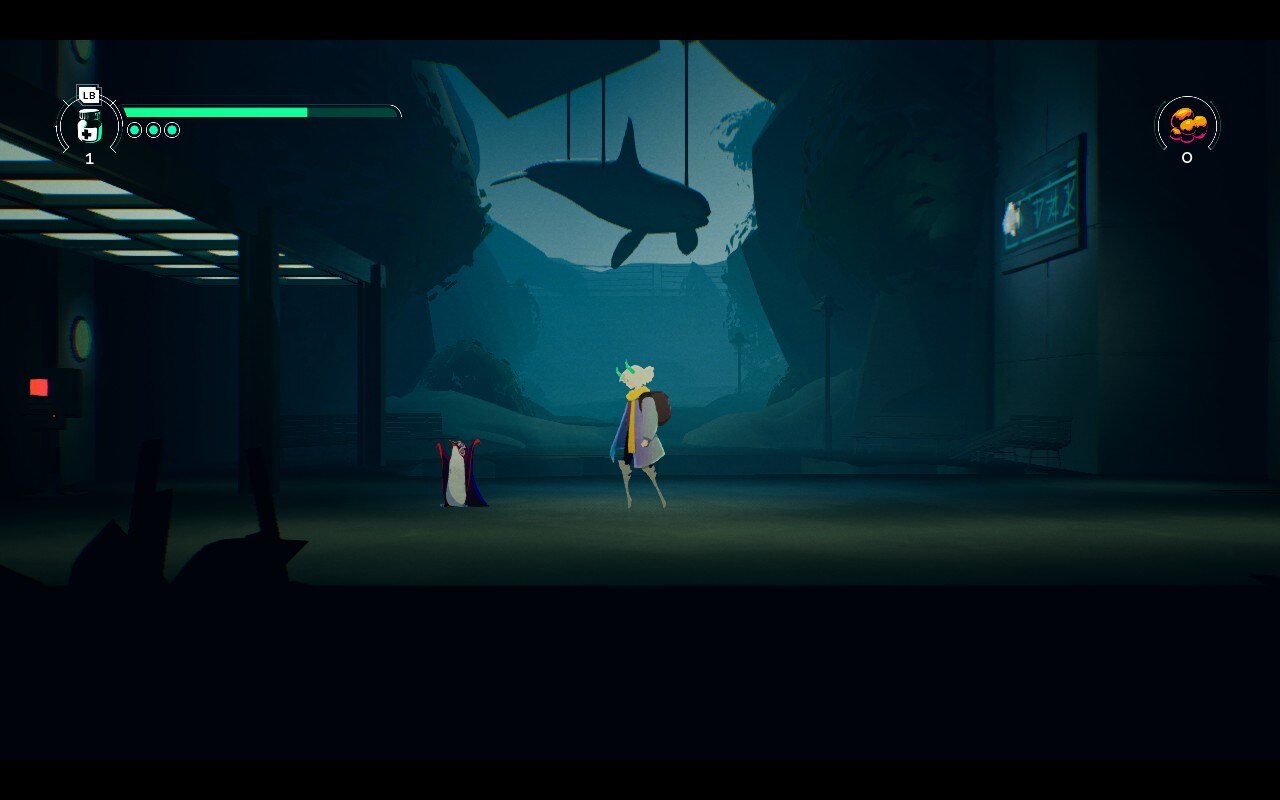Click the first green ability pip
The width and height of the screenshot is (1280, 800).
pos(135,129)
